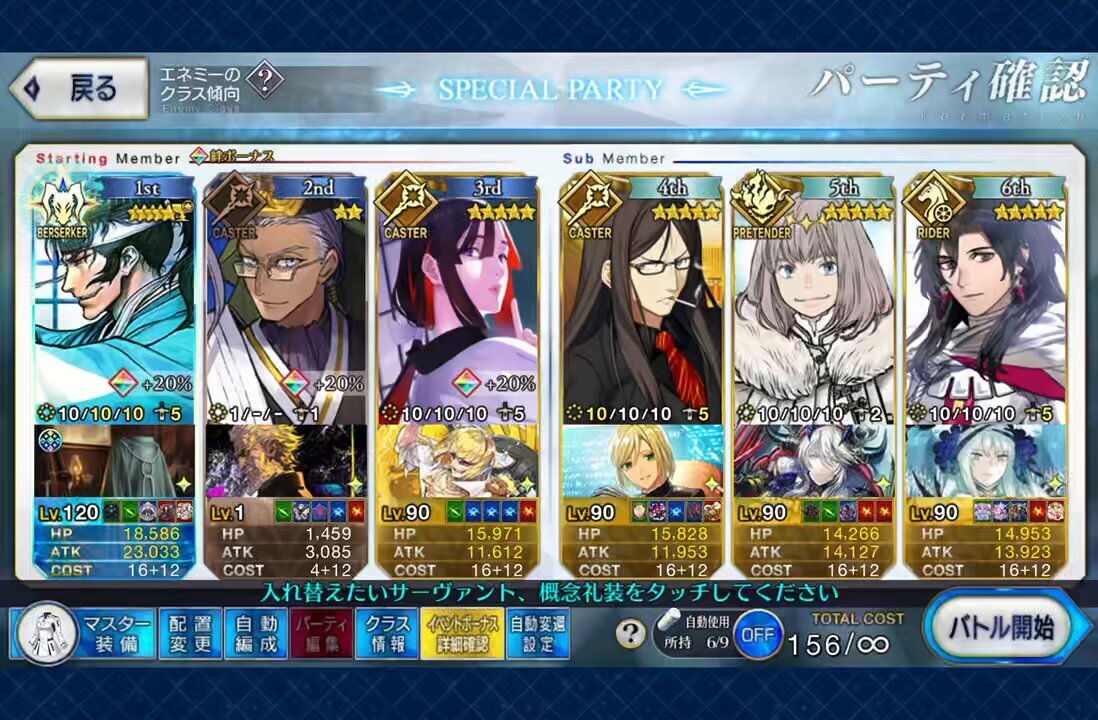
Task: Activate 自動編成 auto formation
Action: coord(256,633)
